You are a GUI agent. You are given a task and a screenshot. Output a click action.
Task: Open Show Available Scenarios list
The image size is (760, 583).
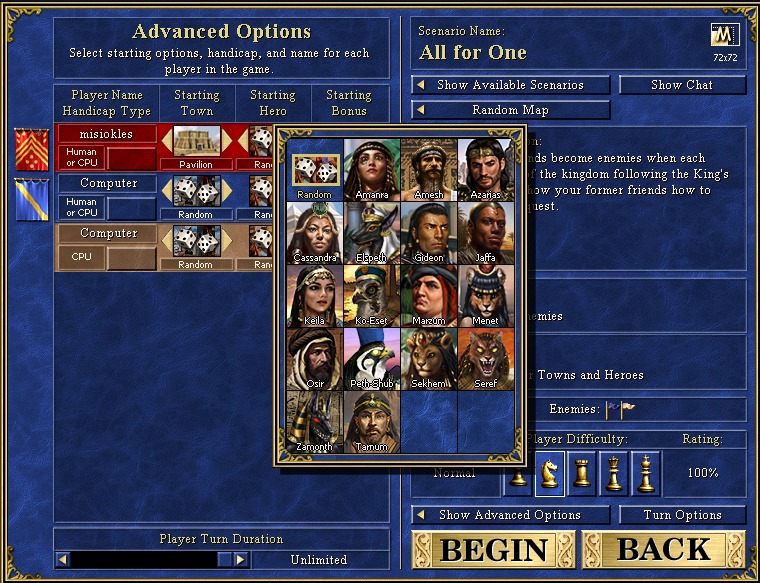(511, 85)
